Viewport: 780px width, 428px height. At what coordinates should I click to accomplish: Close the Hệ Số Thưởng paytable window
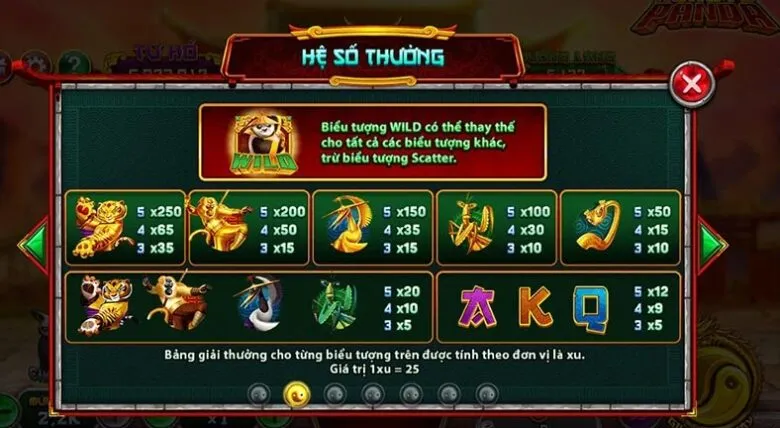[690, 84]
